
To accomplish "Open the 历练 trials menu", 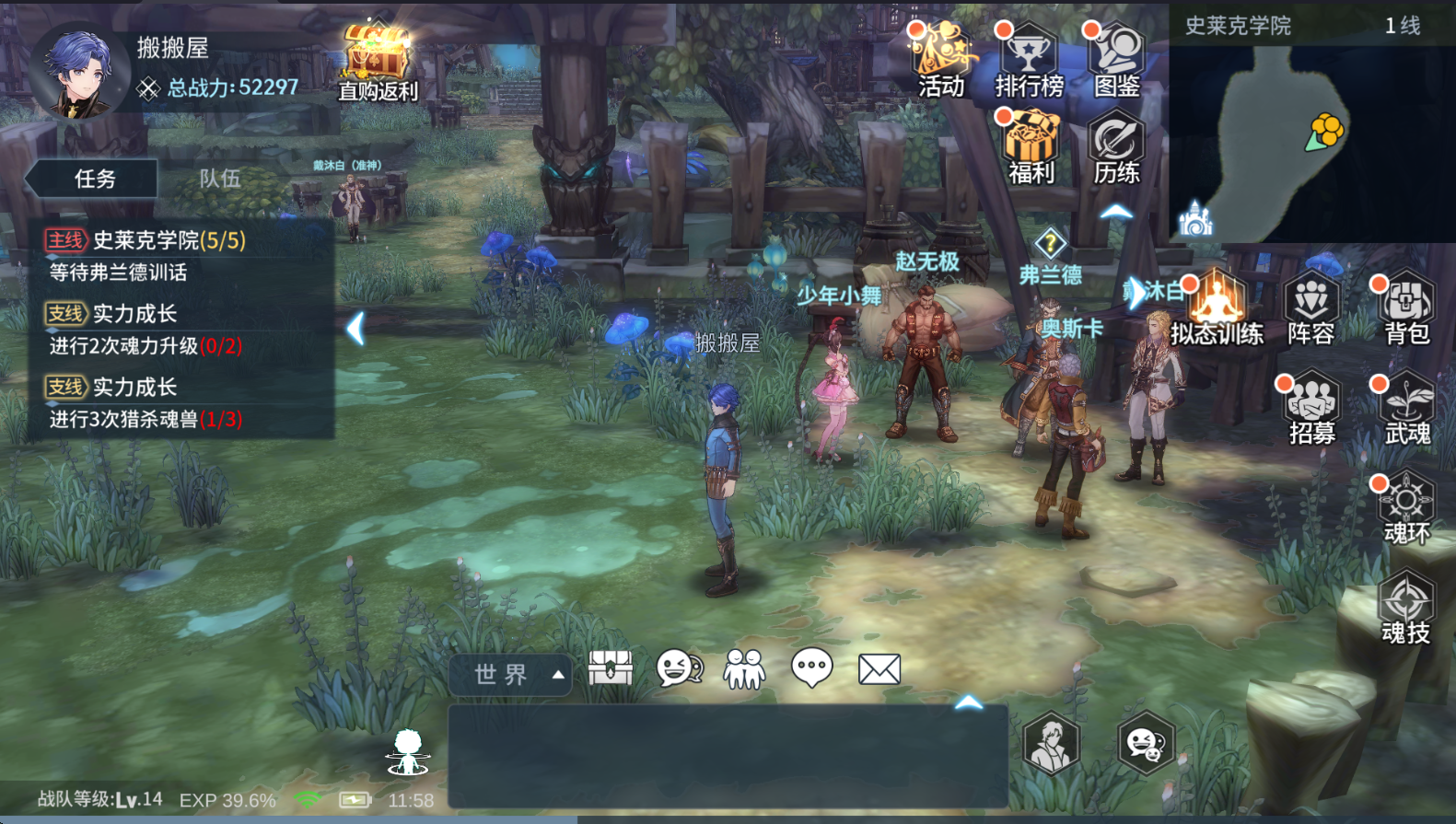I will (x=1116, y=147).
